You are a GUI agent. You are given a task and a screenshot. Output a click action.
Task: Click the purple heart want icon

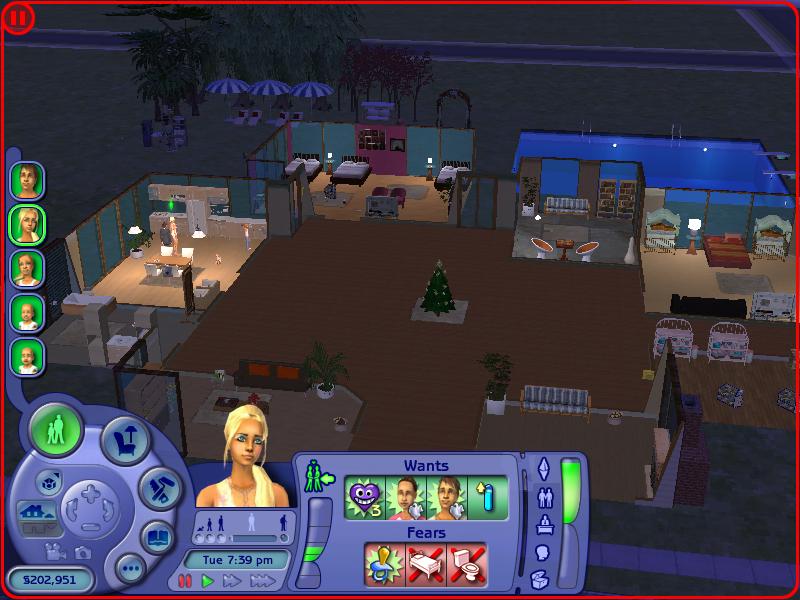coord(364,497)
